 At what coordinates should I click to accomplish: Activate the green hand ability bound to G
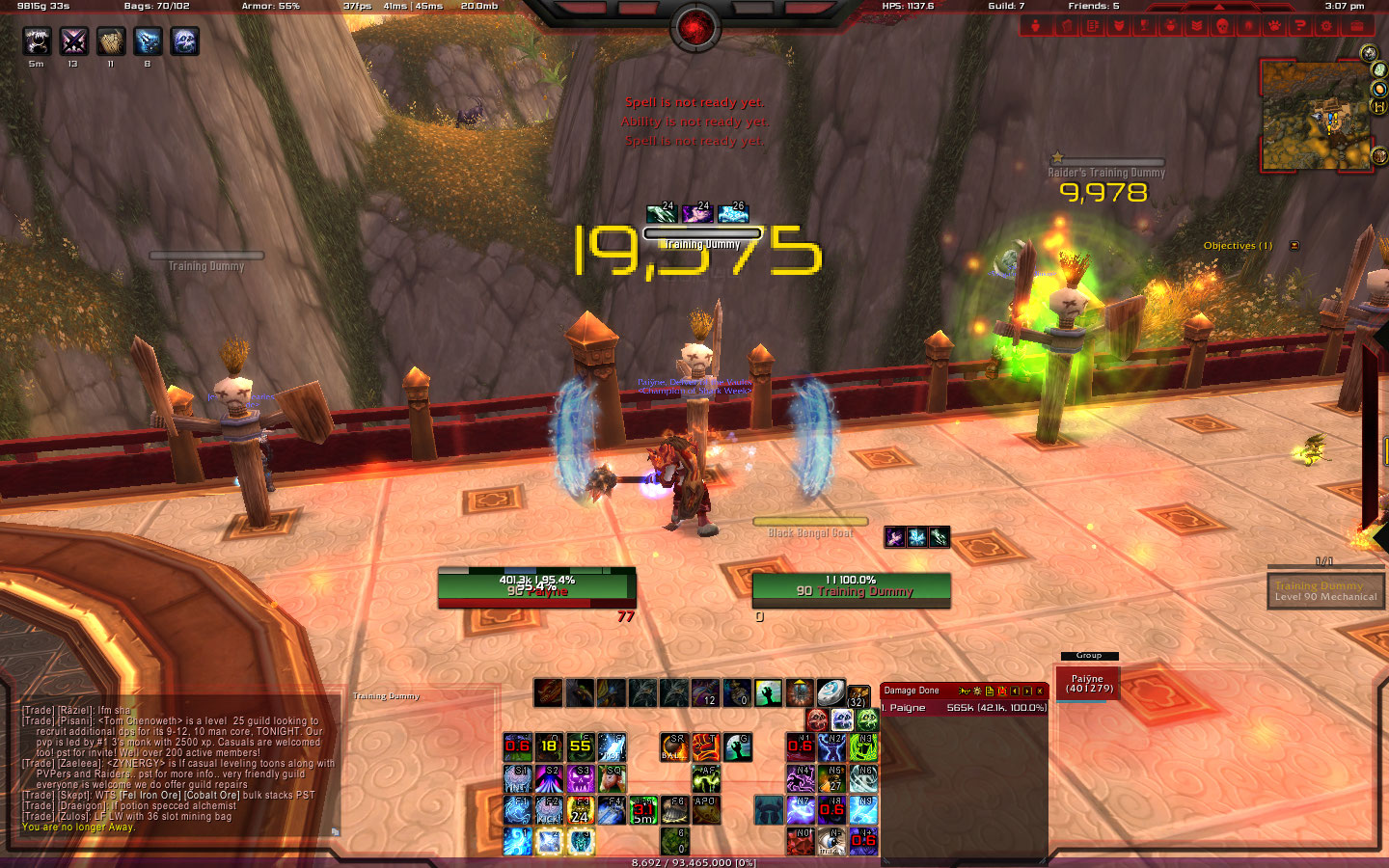point(738,746)
